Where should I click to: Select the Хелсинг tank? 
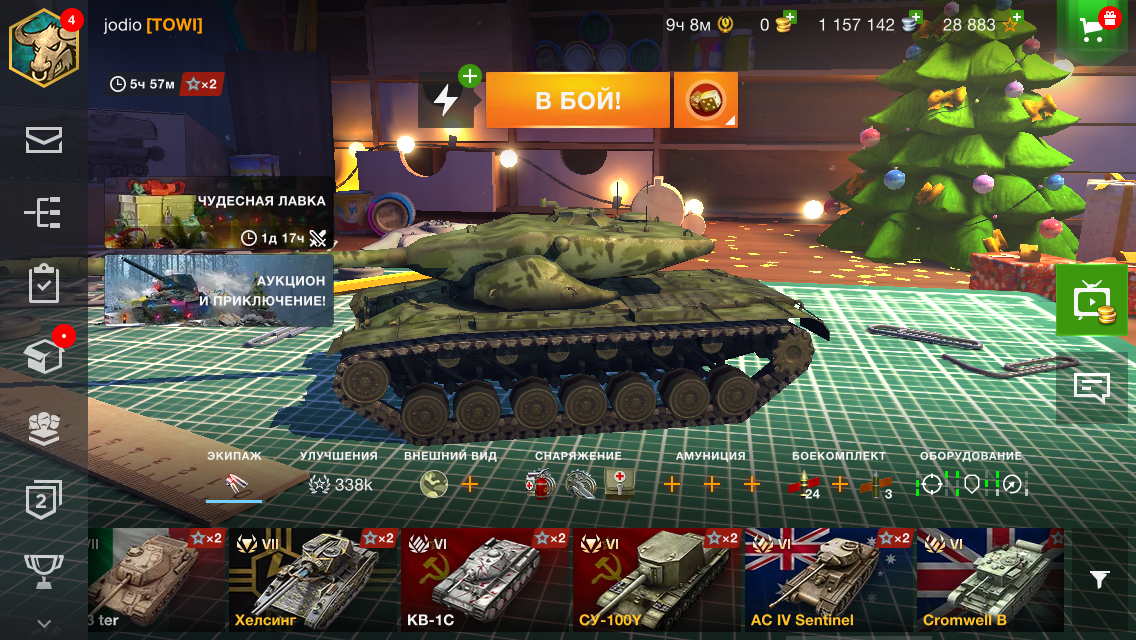[x=313, y=580]
